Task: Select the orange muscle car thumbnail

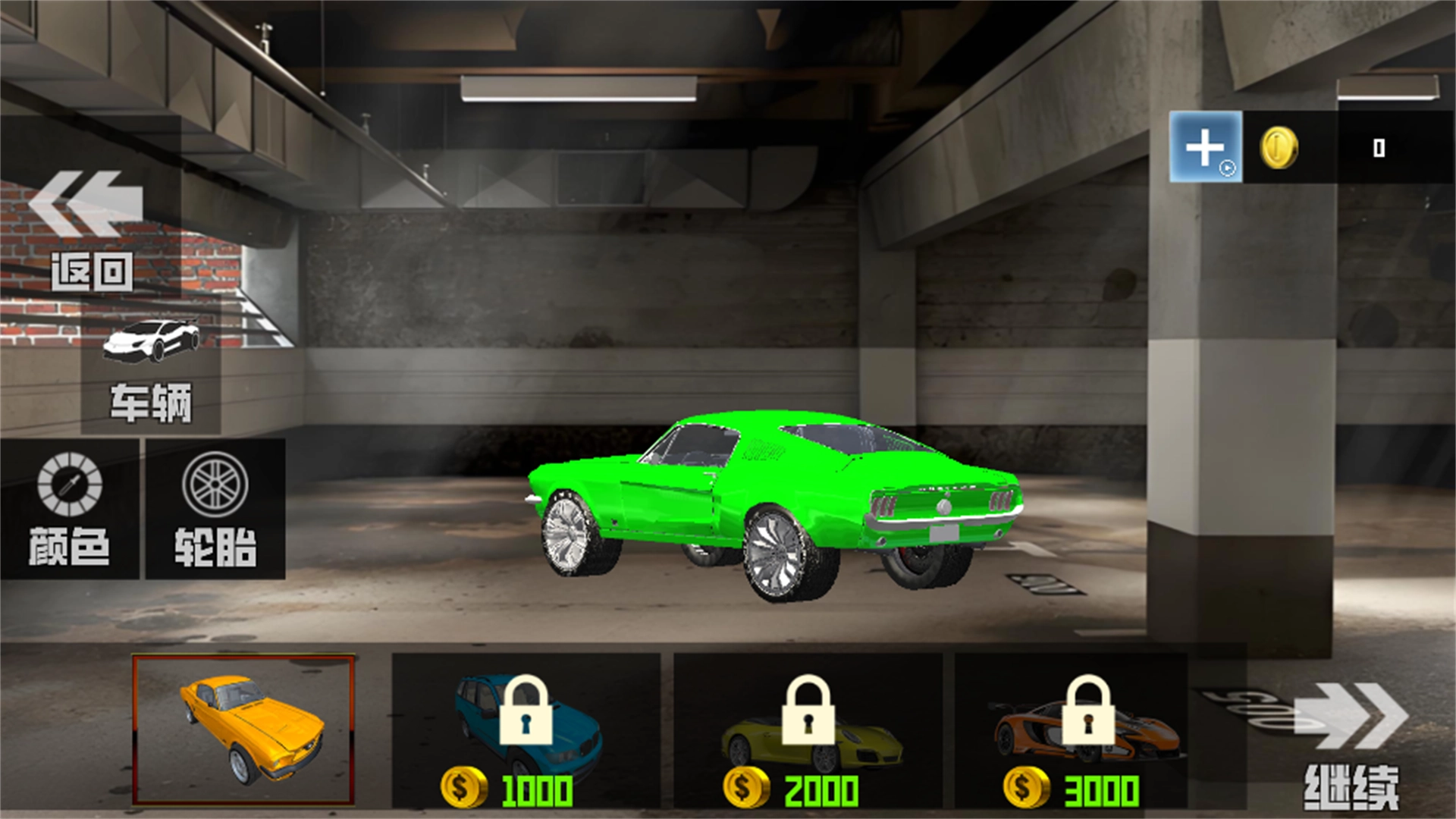Action: (x=243, y=730)
